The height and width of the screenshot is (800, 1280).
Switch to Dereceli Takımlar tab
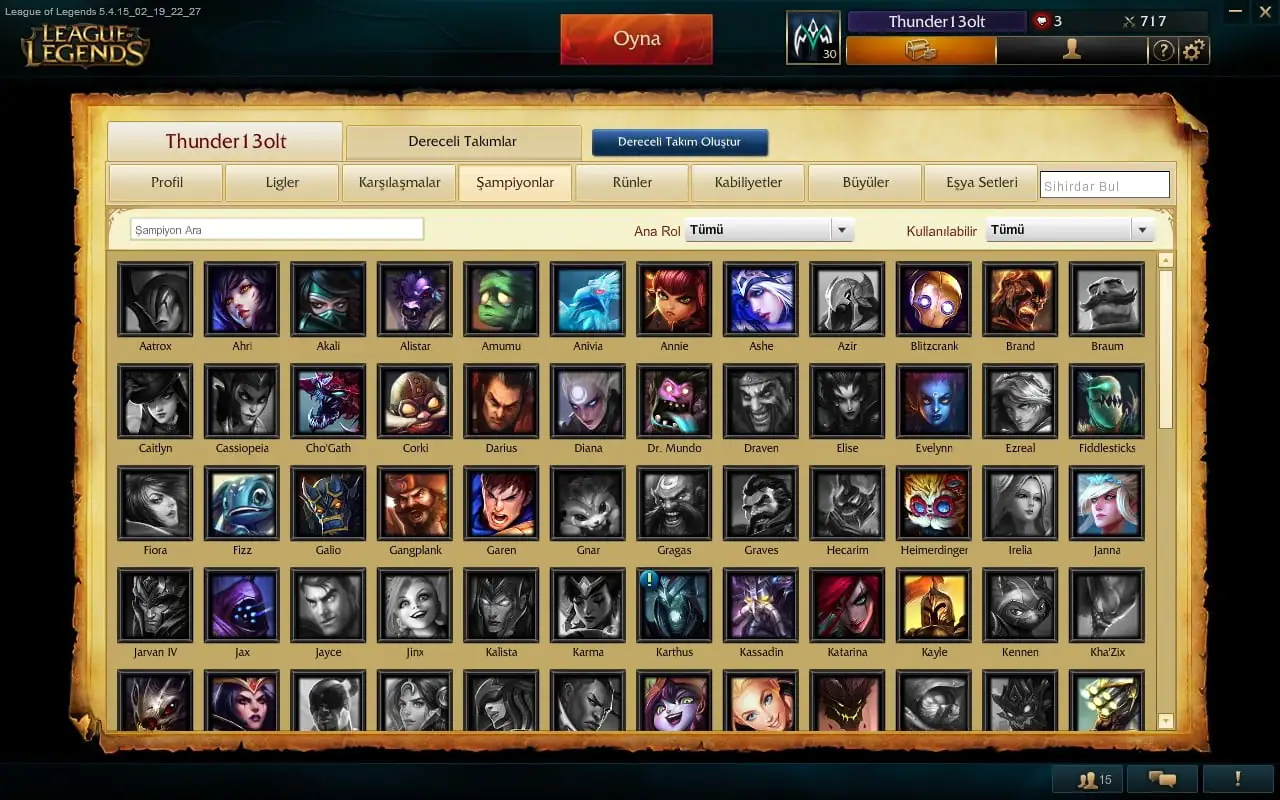tap(462, 142)
